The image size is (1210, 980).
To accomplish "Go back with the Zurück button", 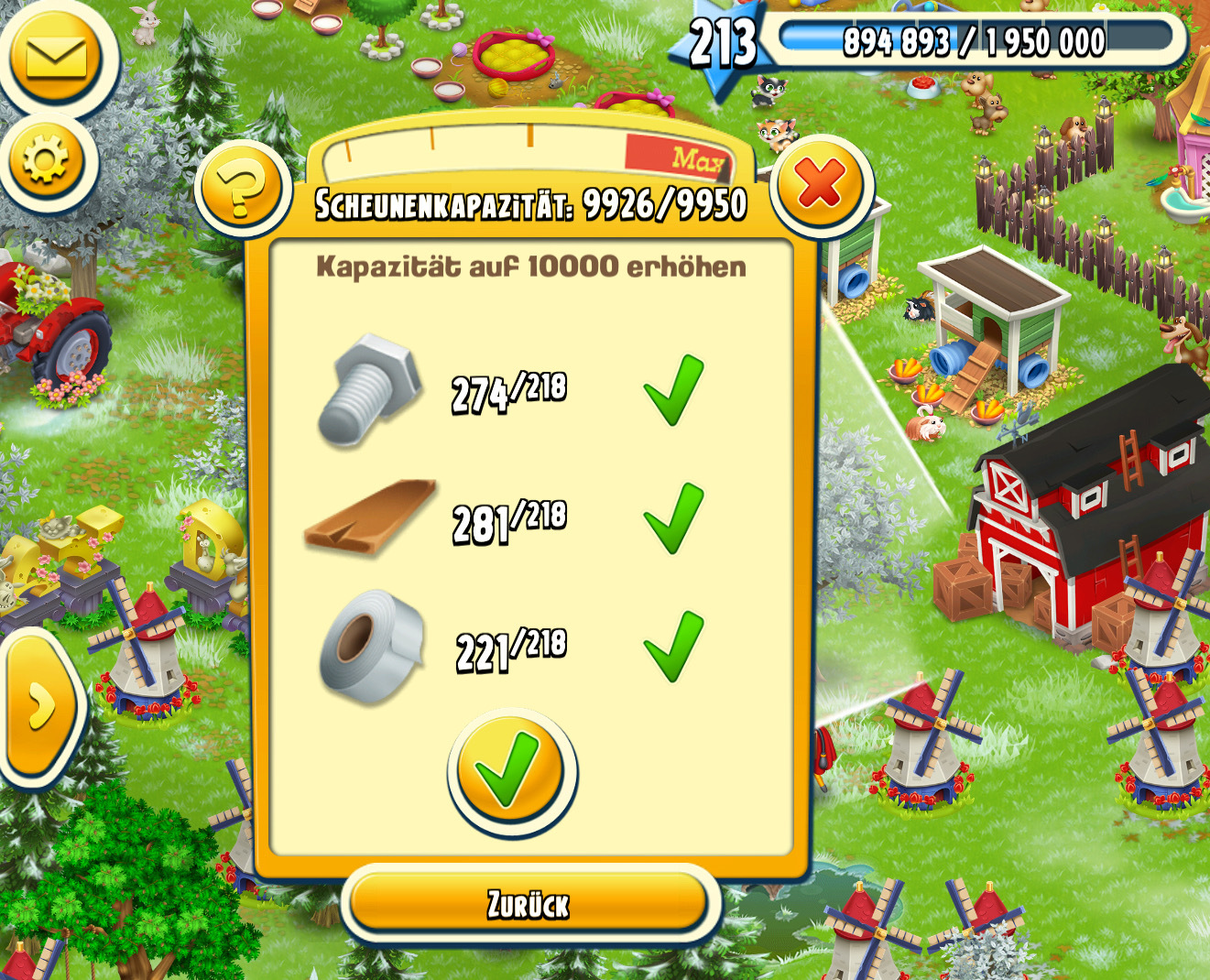I will tap(529, 905).
